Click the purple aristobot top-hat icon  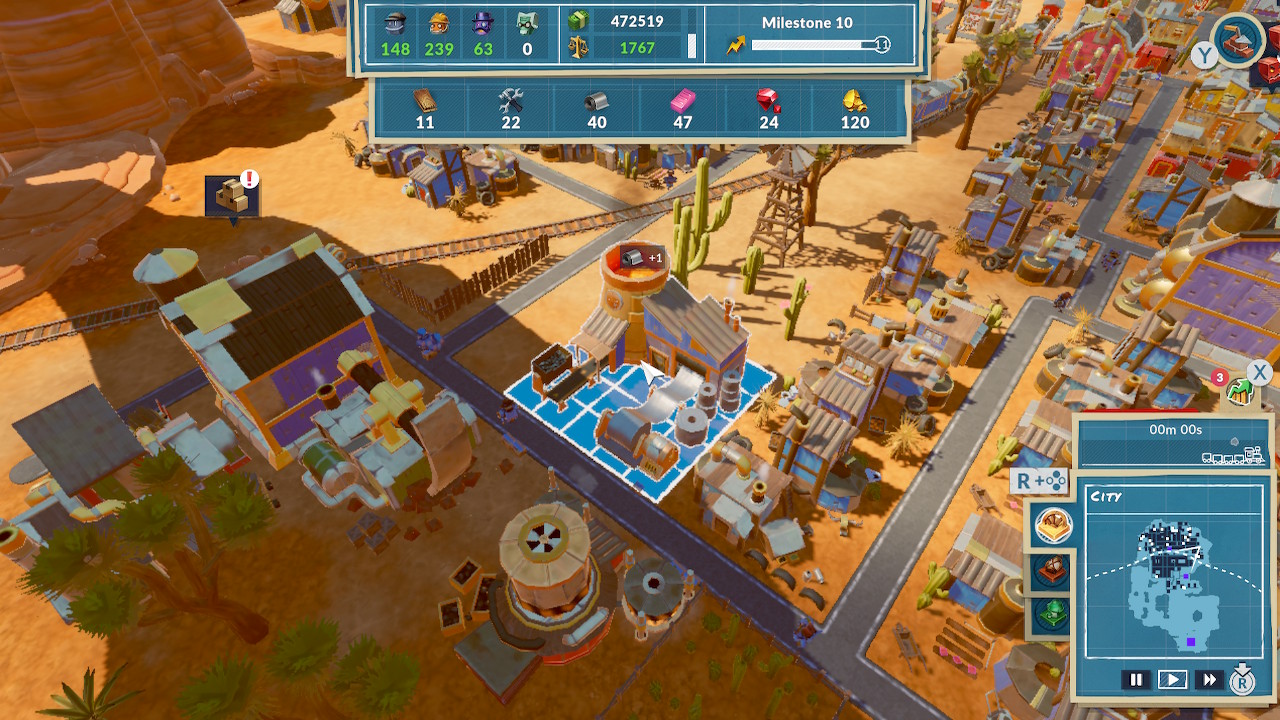(x=481, y=25)
